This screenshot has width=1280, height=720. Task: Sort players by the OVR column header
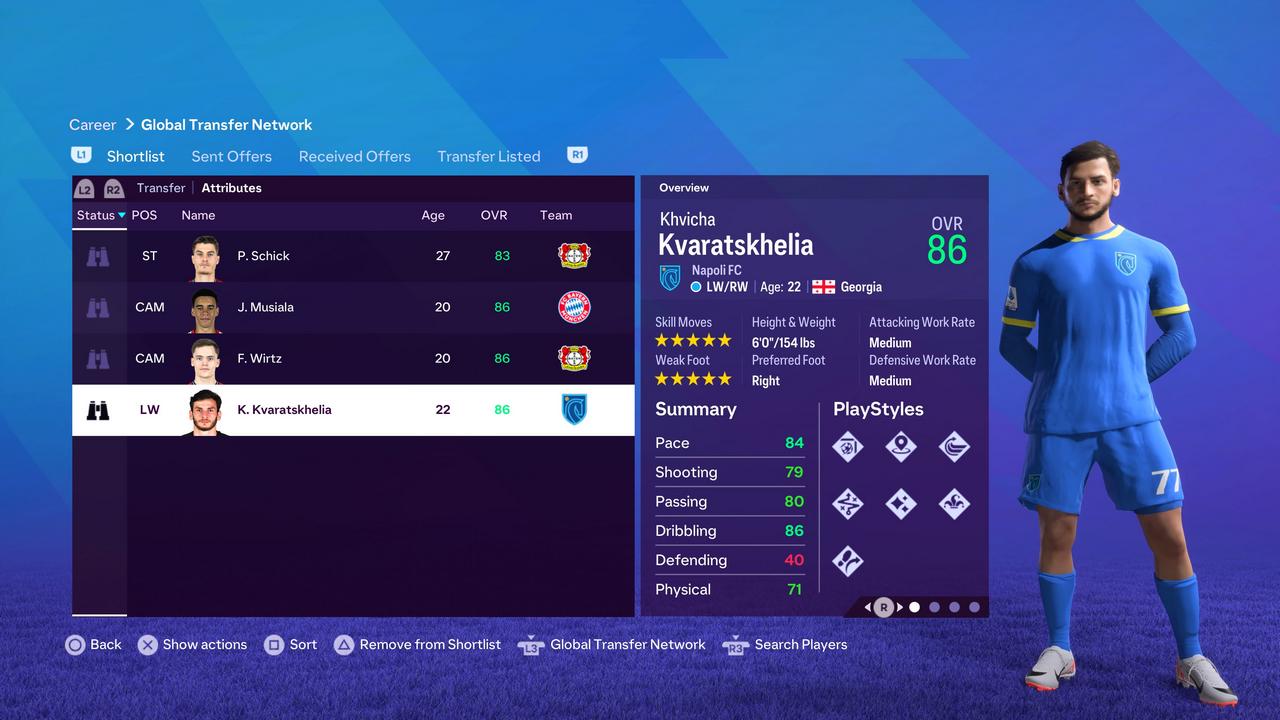pos(494,215)
